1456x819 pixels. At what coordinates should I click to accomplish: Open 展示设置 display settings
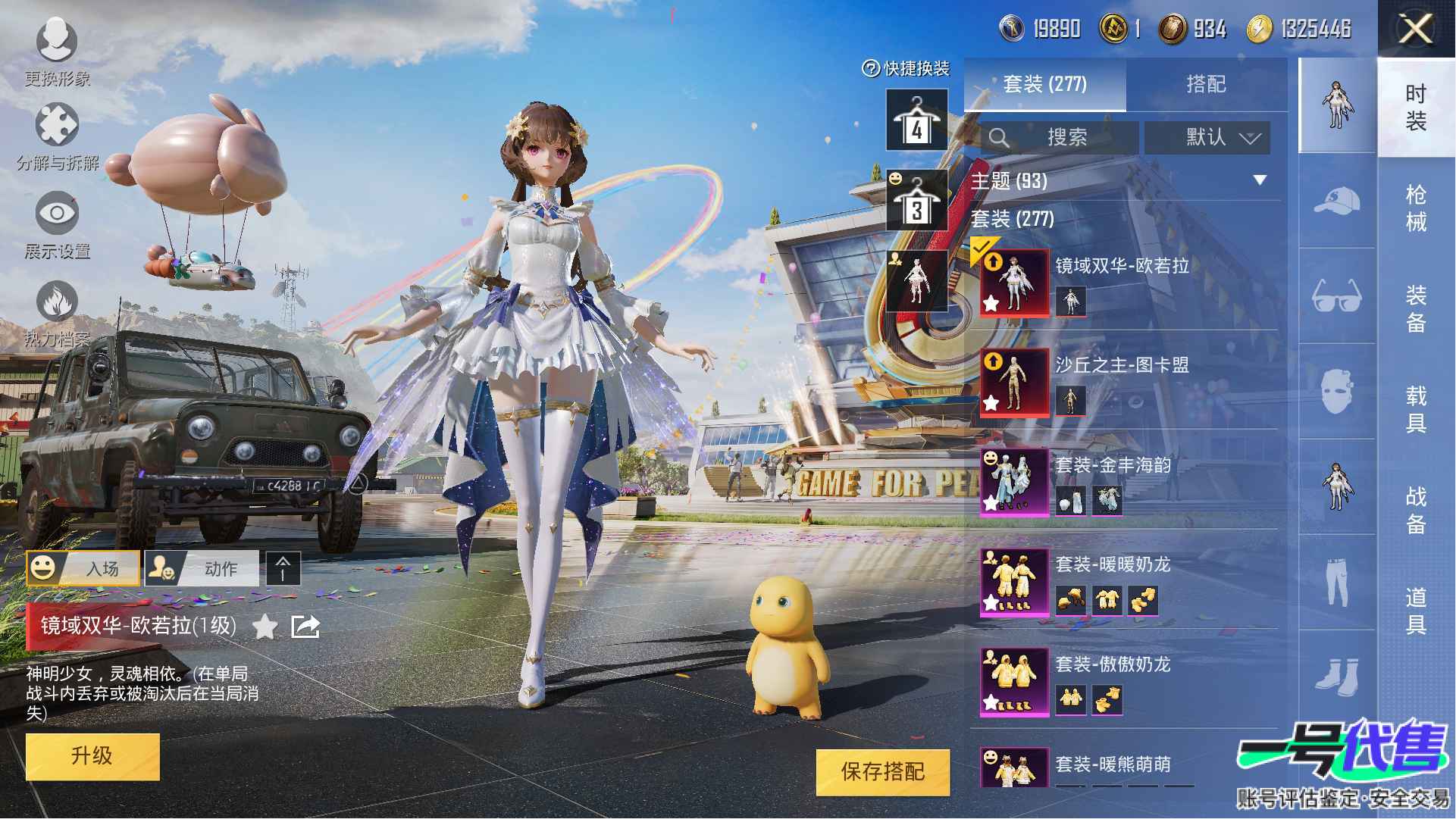57,224
